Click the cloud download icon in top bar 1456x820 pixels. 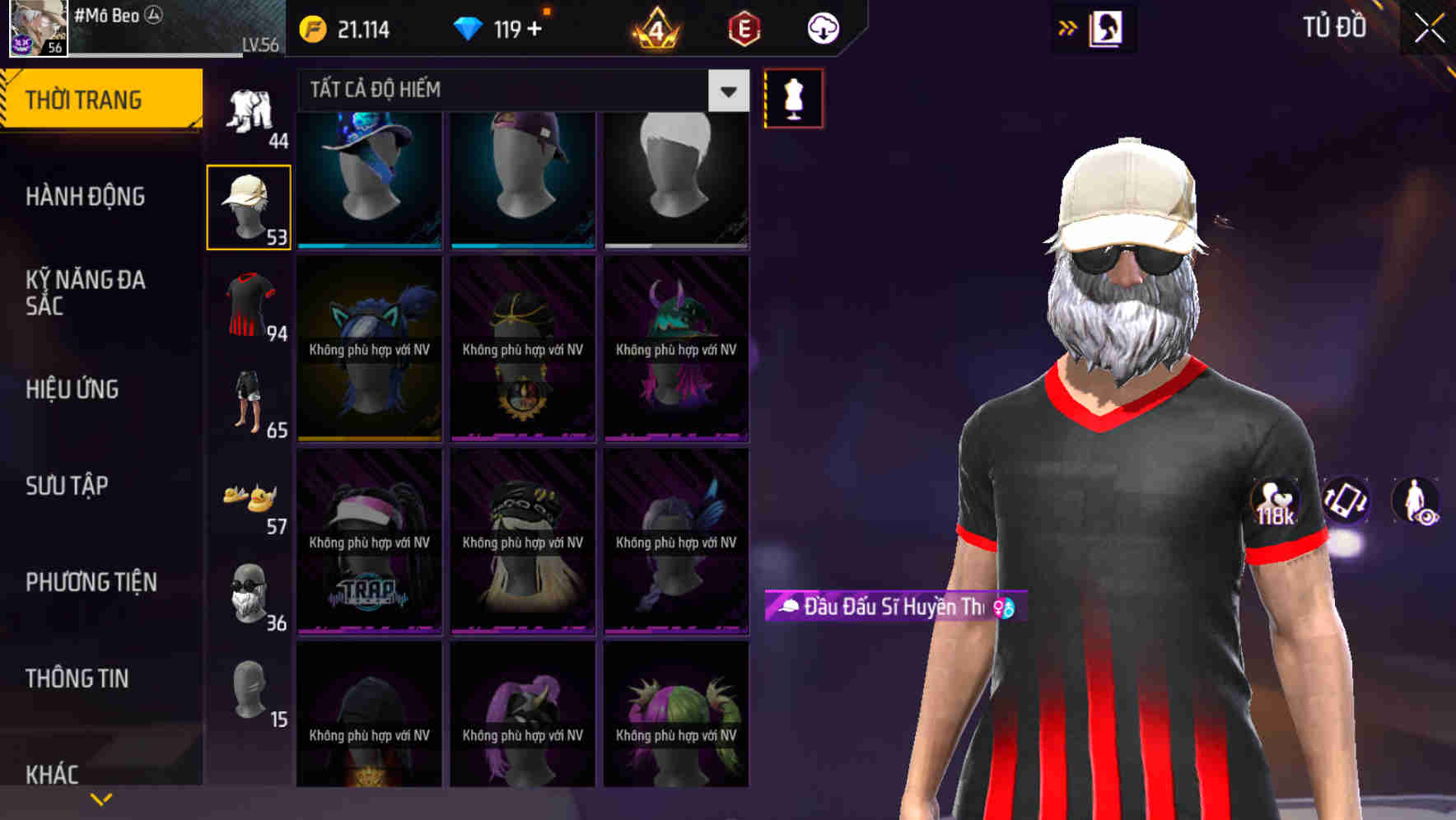point(821,27)
